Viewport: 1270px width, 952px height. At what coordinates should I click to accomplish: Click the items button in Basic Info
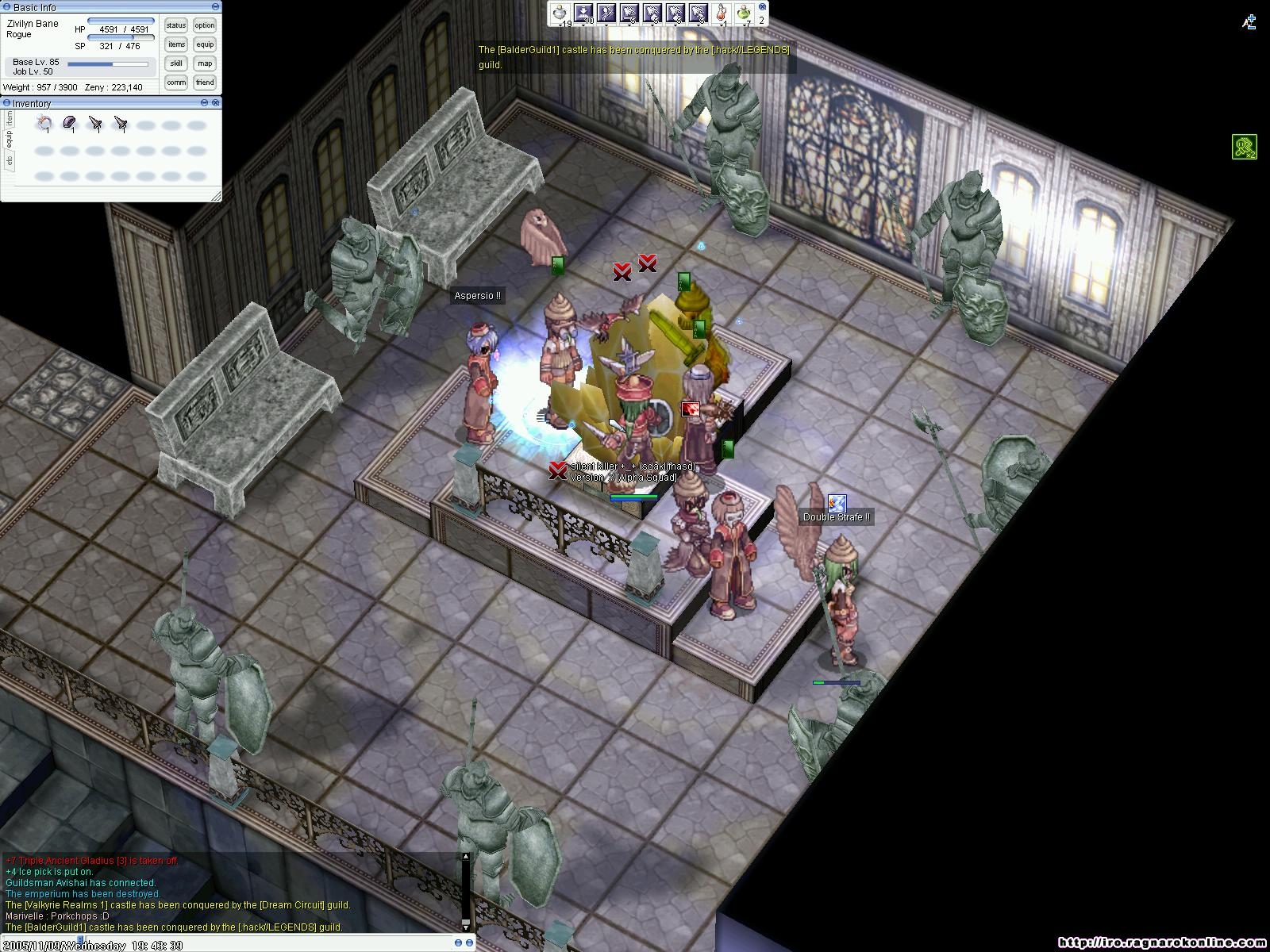click(x=176, y=44)
